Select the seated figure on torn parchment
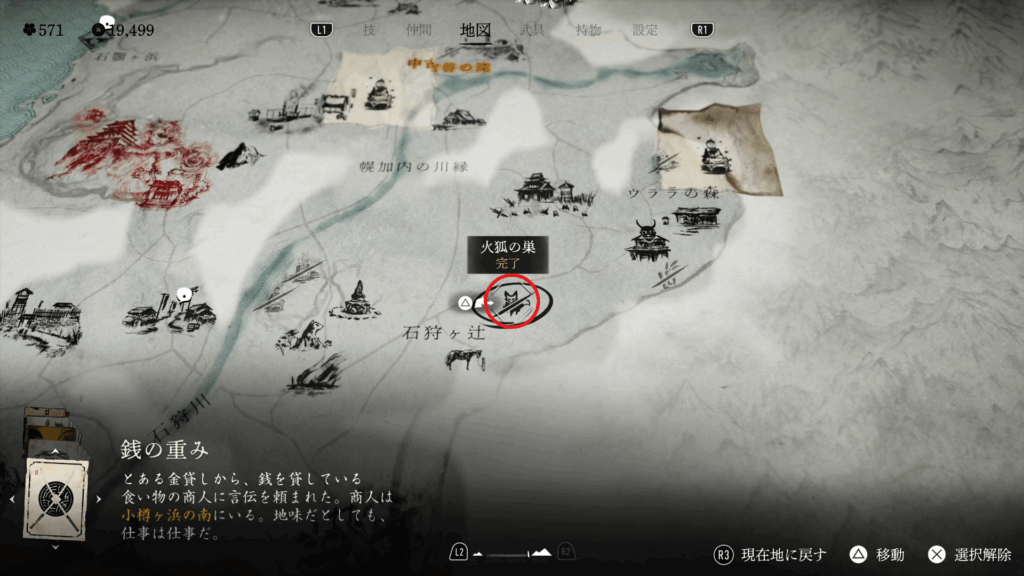 (714, 151)
